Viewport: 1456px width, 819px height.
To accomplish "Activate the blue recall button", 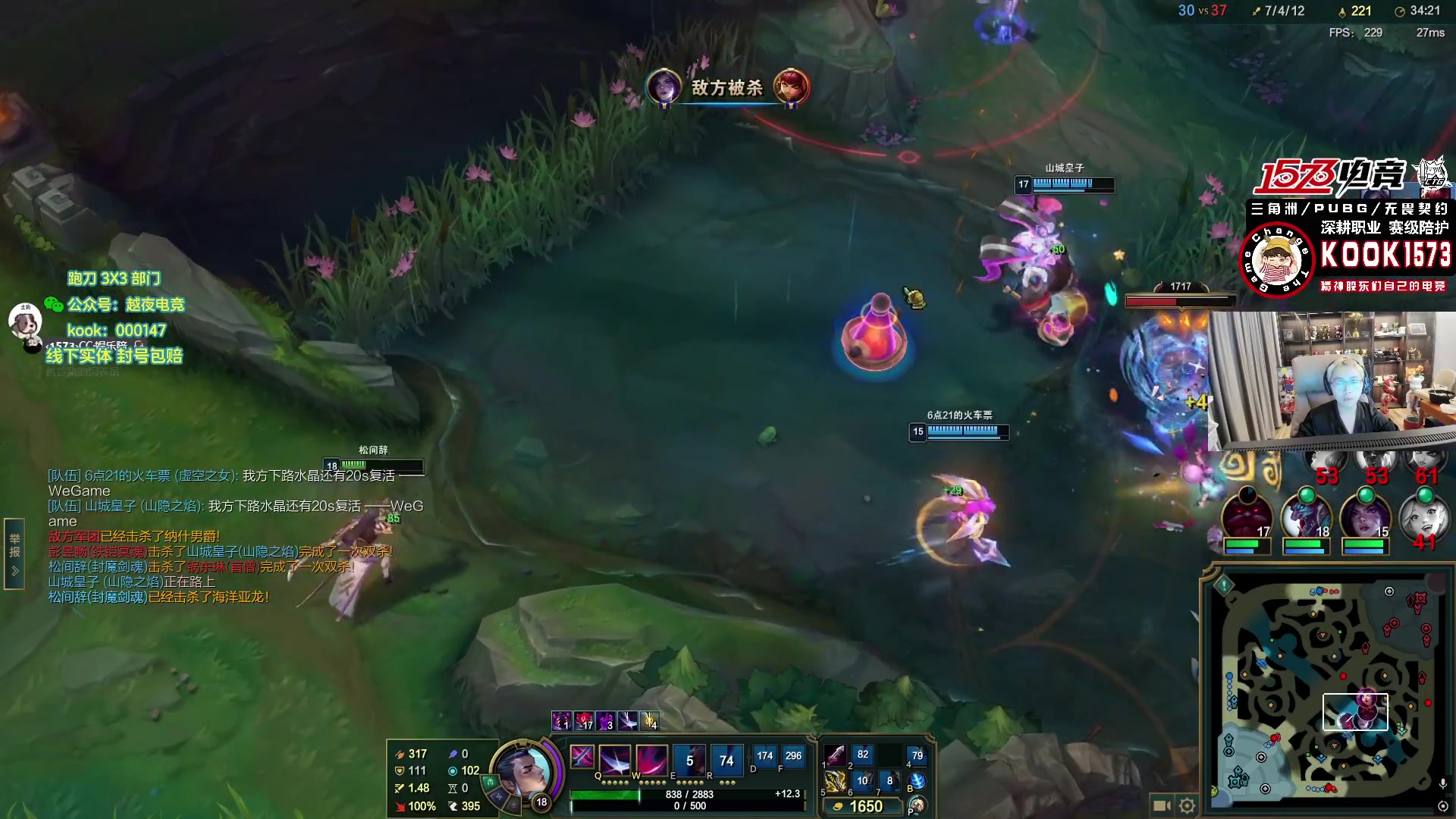I will 918,781.
